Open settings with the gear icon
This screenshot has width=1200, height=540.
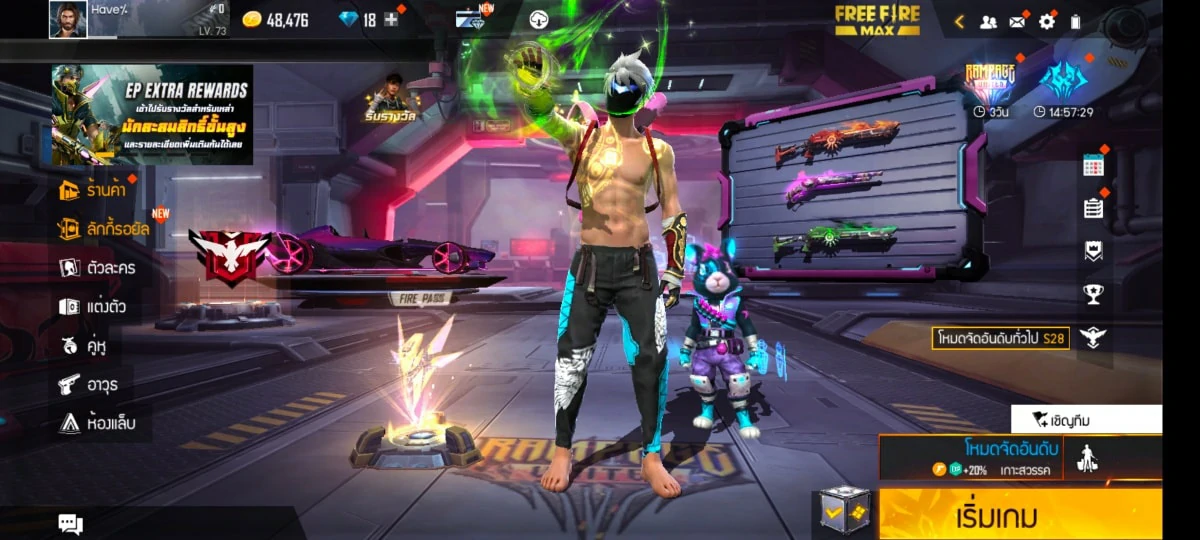tap(1046, 21)
